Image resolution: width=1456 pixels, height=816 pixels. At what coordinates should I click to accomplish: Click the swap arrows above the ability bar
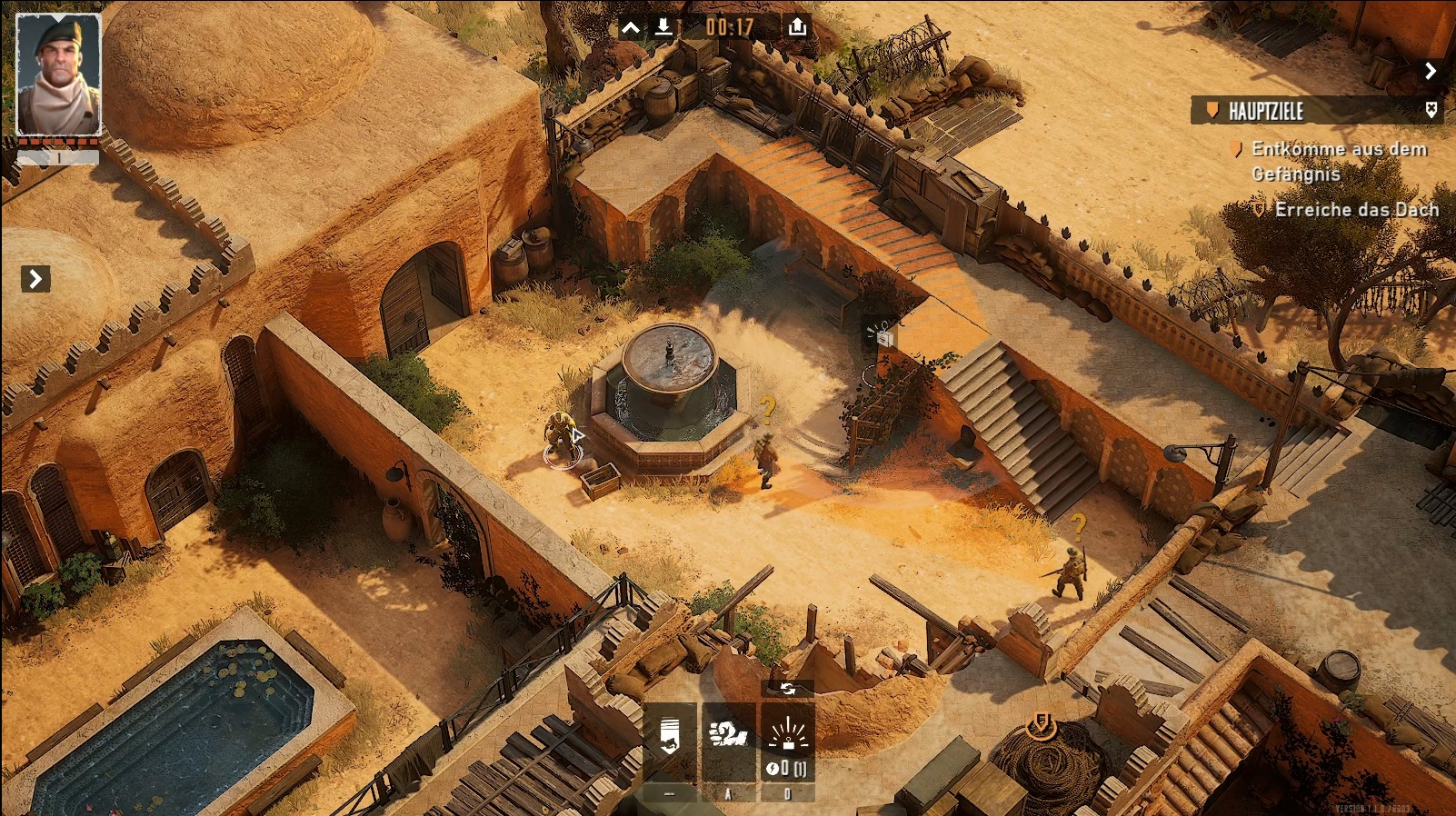tap(787, 689)
